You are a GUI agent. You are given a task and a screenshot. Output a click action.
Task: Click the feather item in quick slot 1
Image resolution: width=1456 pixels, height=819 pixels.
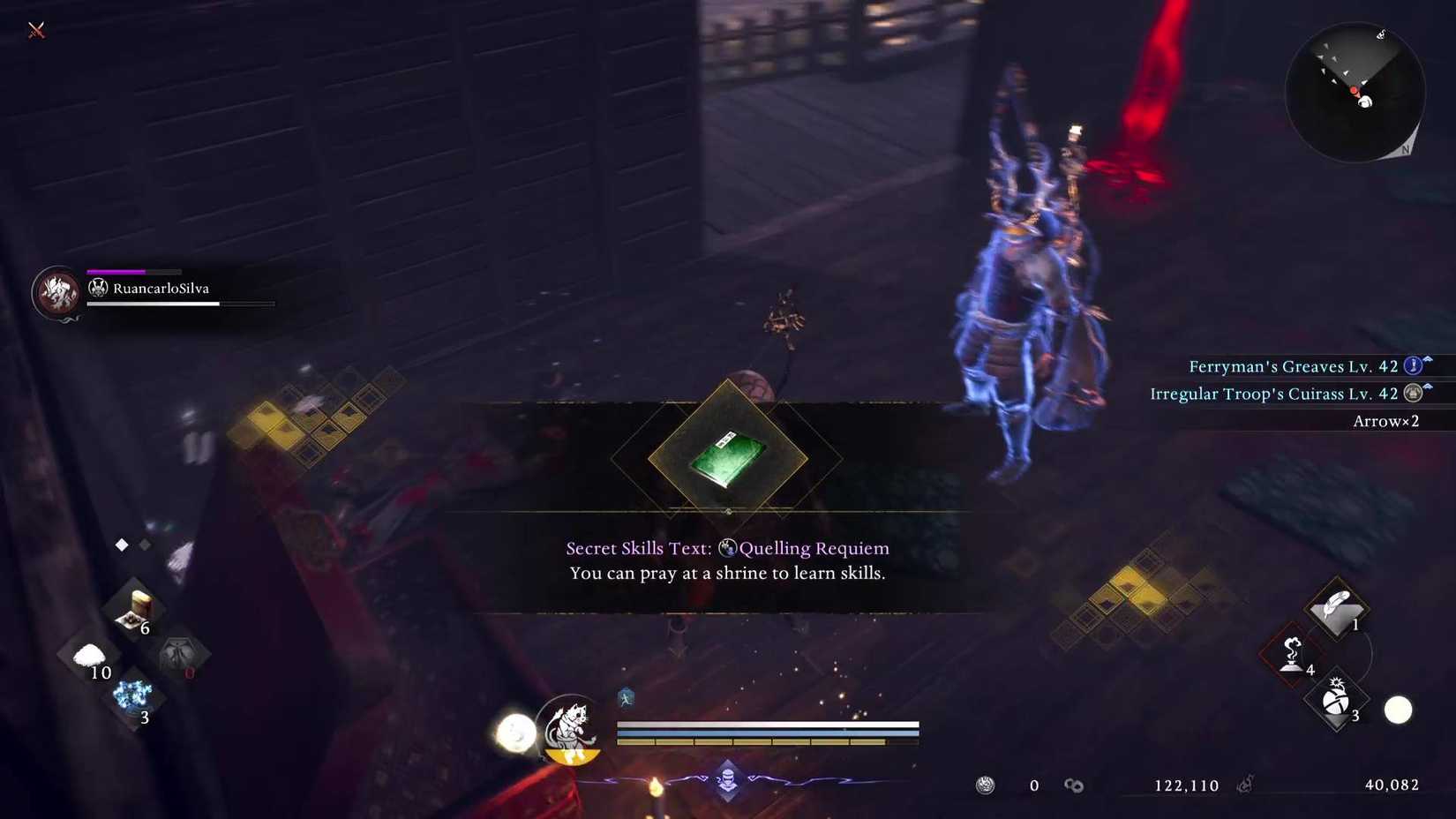(1336, 610)
